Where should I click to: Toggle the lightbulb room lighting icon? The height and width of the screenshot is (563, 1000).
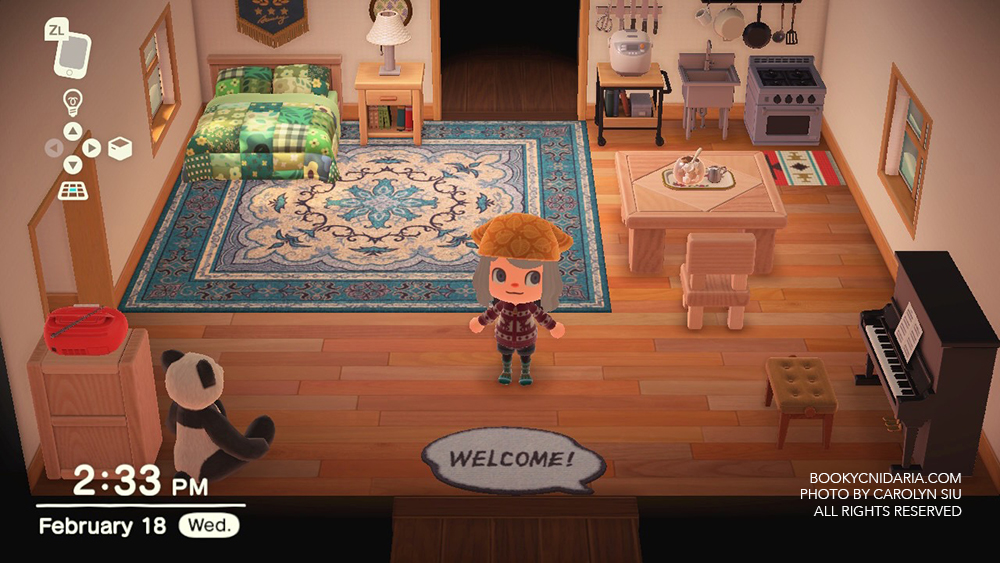[72, 101]
